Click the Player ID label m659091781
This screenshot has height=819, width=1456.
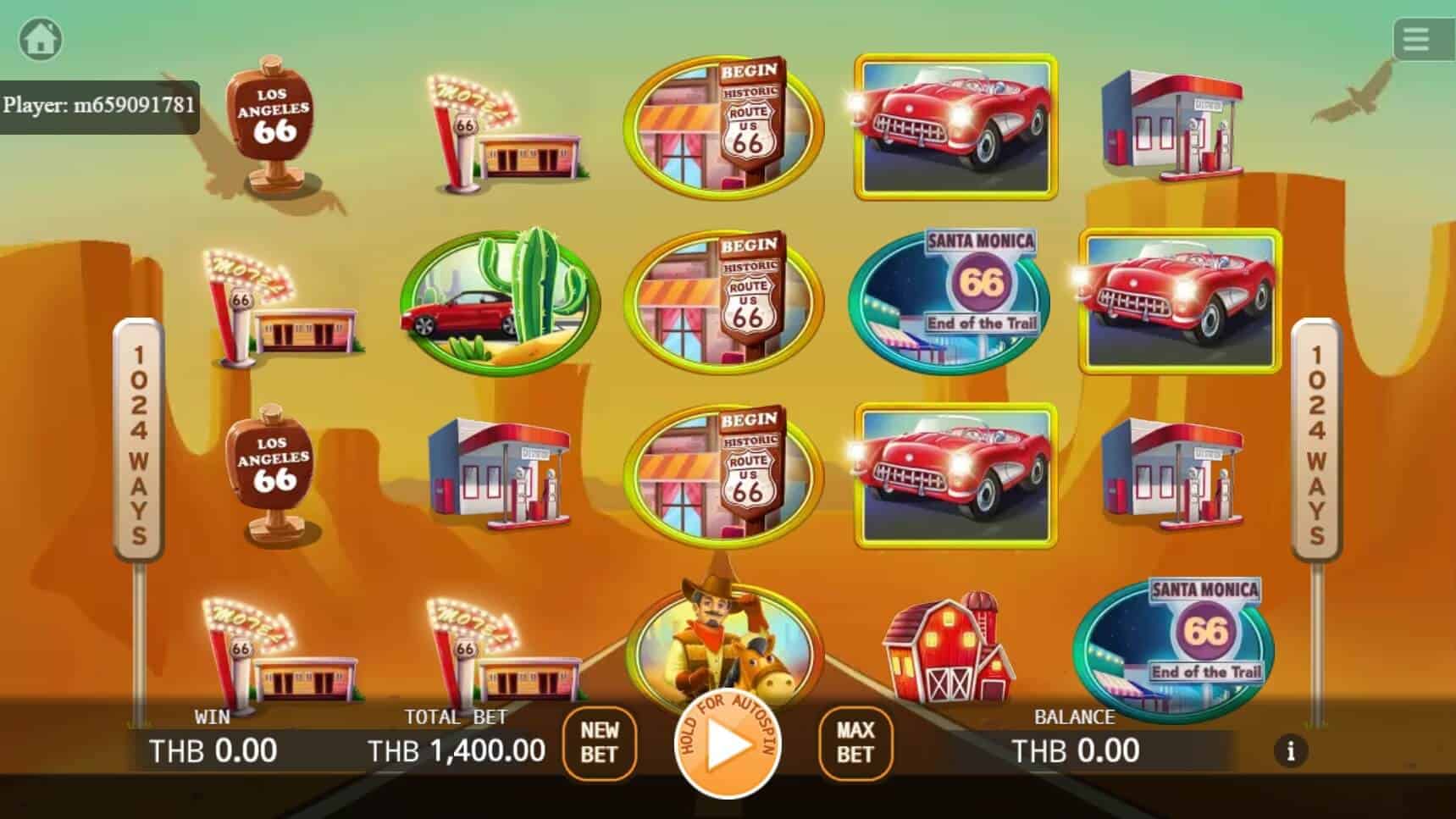(x=99, y=106)
